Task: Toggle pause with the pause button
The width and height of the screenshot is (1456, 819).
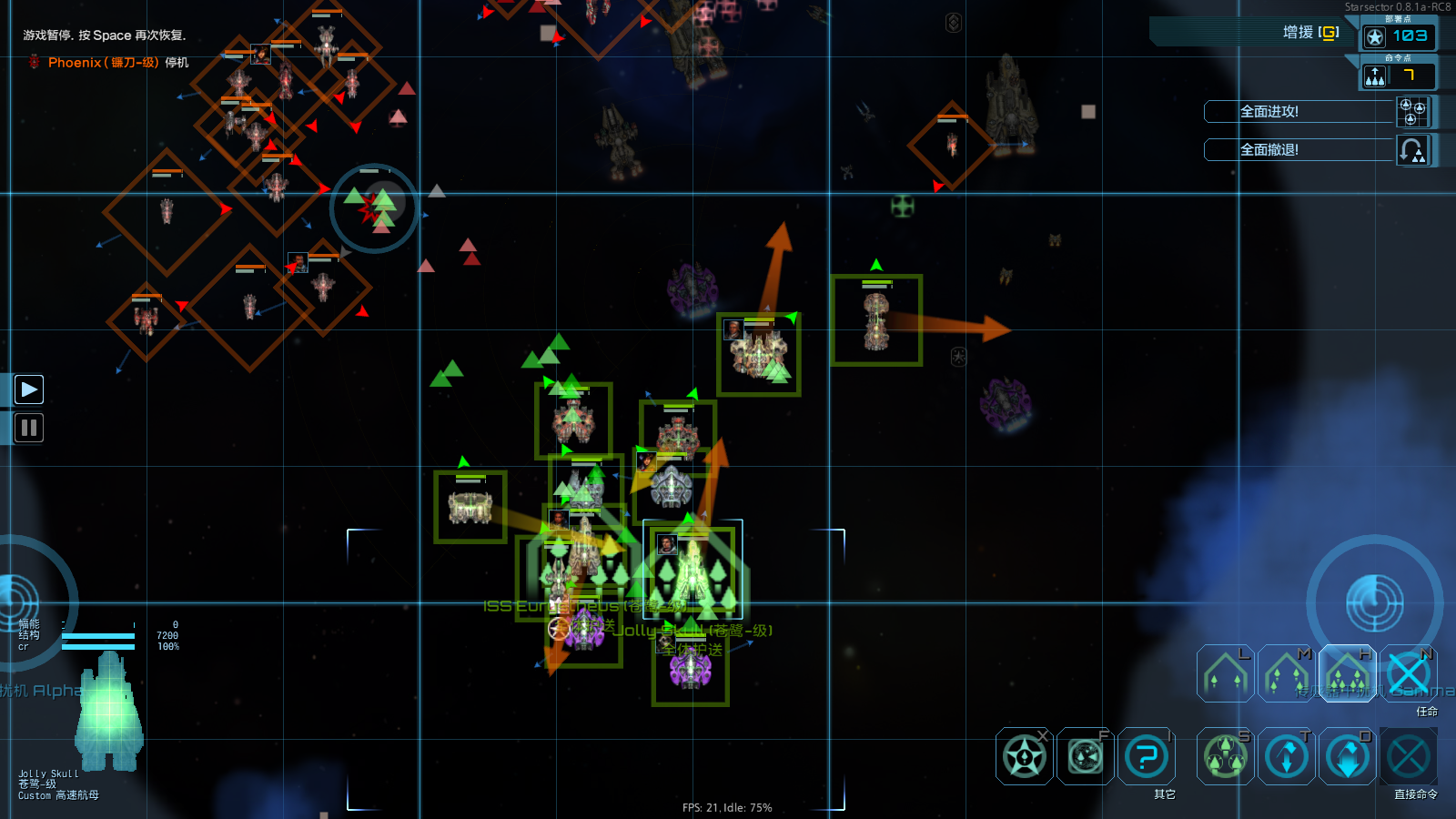Action: pyautogui.click(x=28, y=428)
